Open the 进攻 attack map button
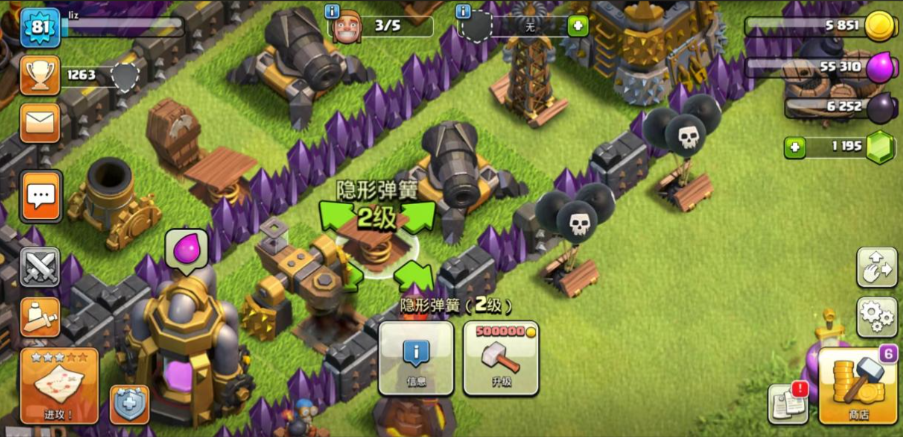 59,385
